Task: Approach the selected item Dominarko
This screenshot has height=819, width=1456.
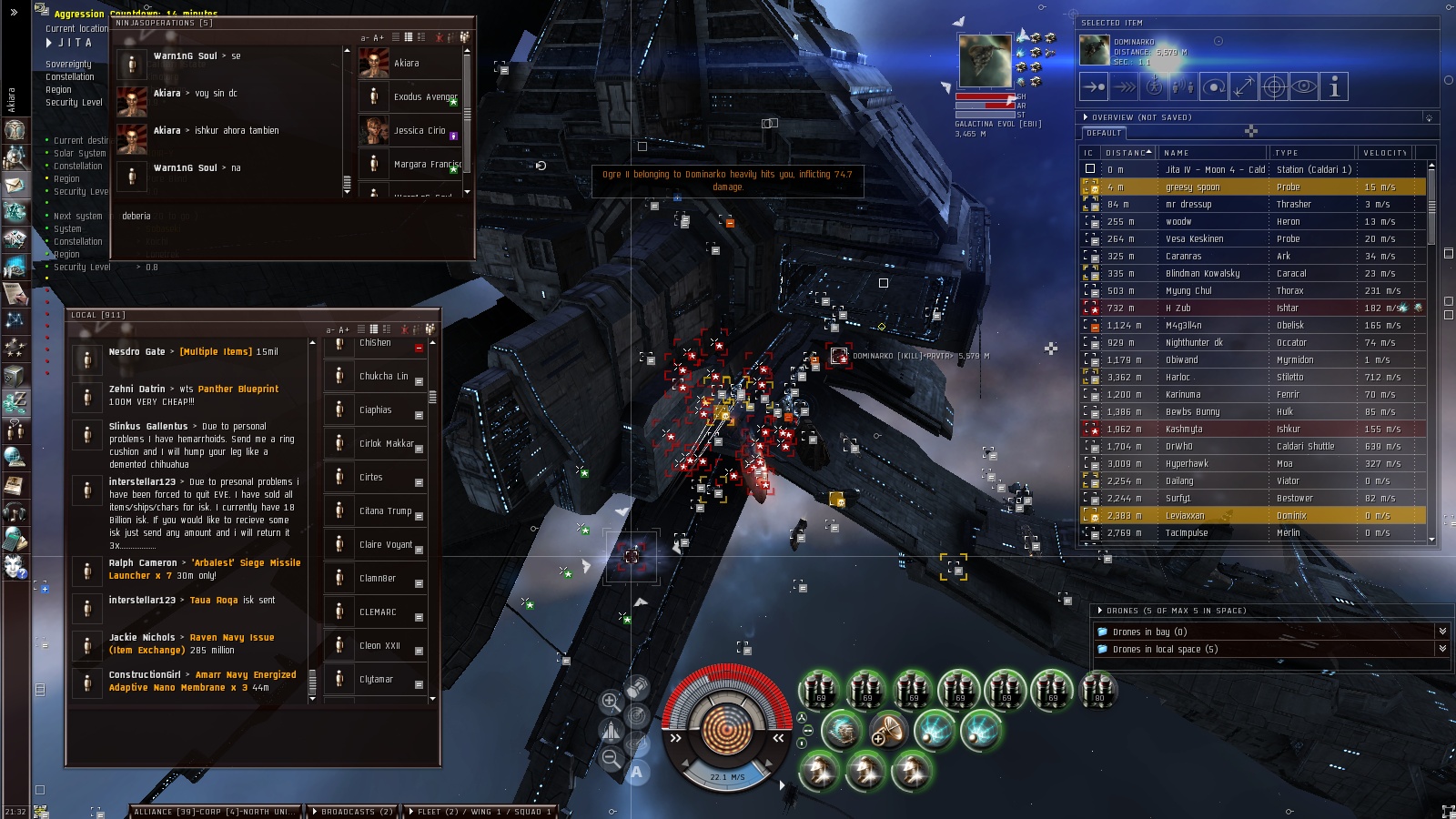Action: point(1094,87)
